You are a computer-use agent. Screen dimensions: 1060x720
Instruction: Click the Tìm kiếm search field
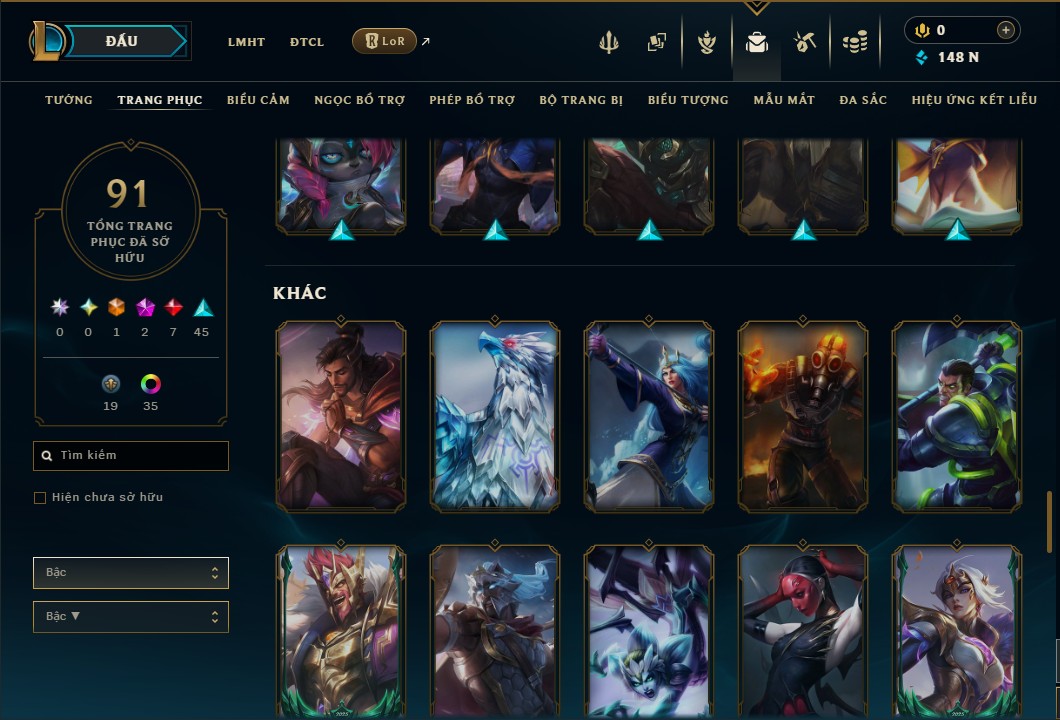pyautogui.click(x=131, y=456)
